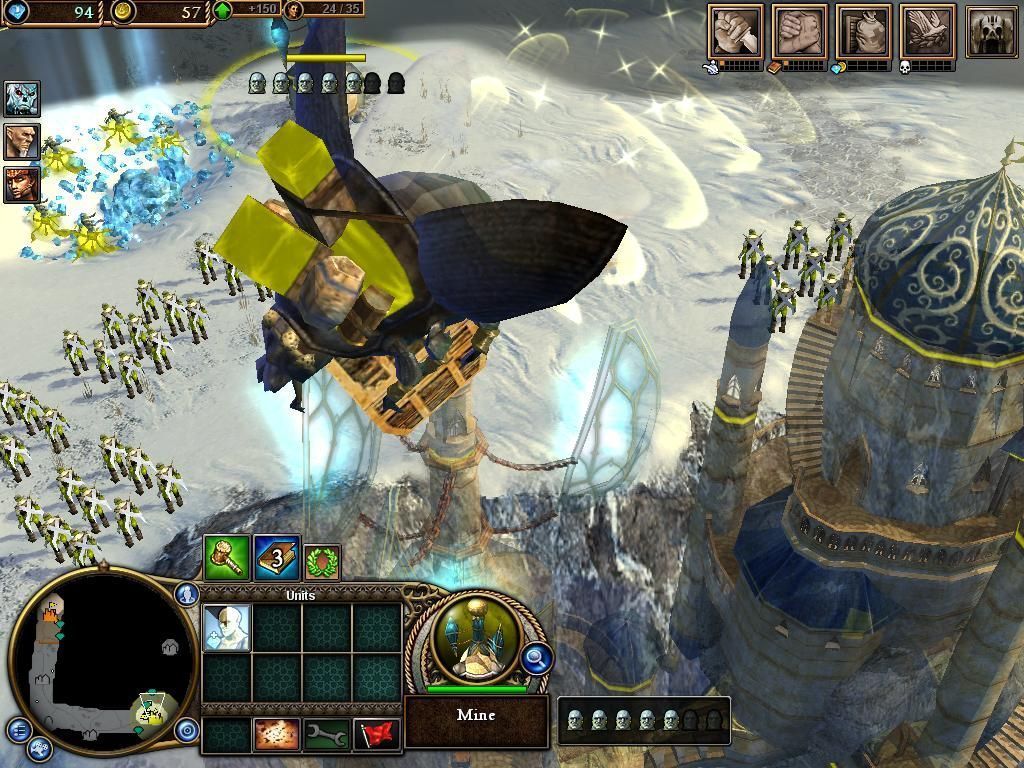1024x768 pixels.
Task: Select the fist-with-dagger military research icon
Action: coord(735,32)
